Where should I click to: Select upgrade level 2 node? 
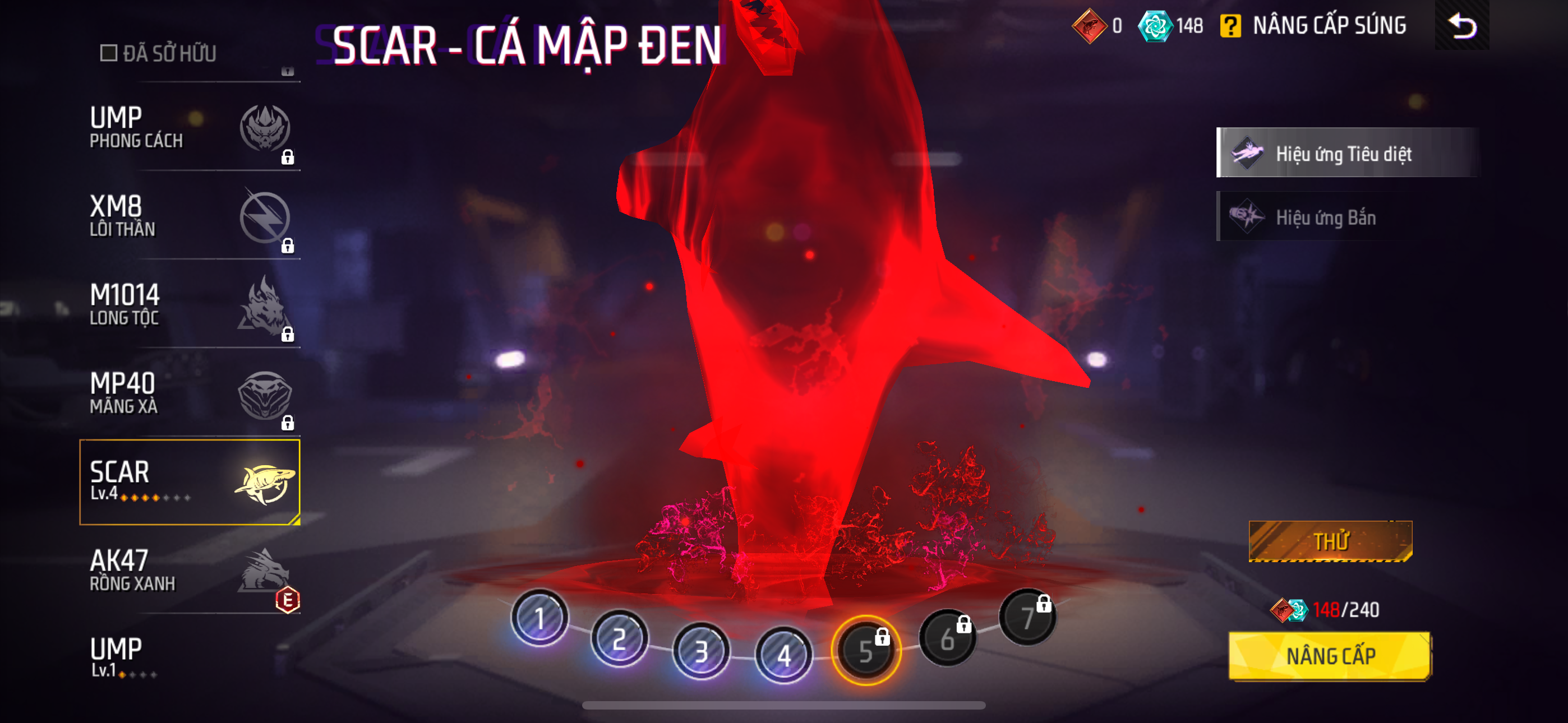coord(620,638)
